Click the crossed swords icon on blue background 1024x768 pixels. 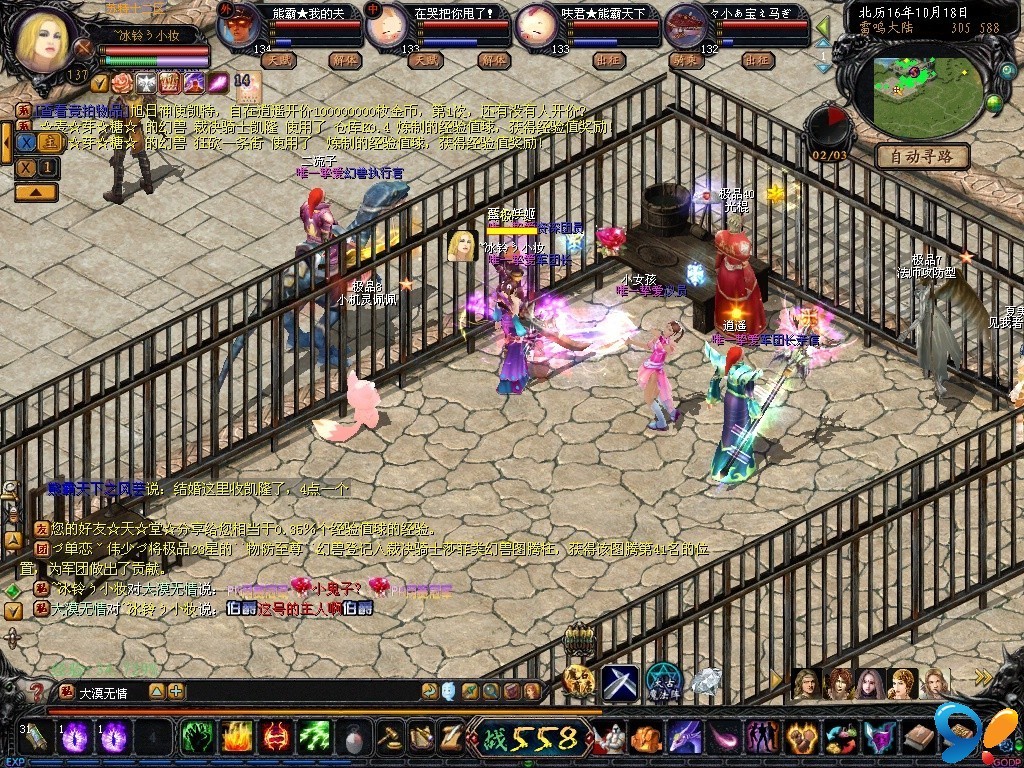pyautogui.click(x=620, y=682)
